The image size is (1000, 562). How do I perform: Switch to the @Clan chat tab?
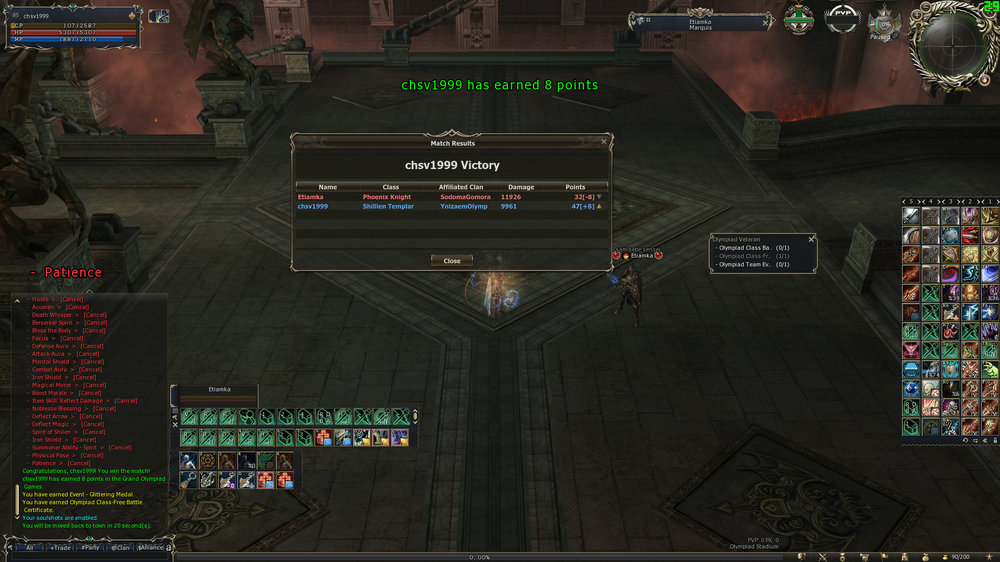click(120, 548)
